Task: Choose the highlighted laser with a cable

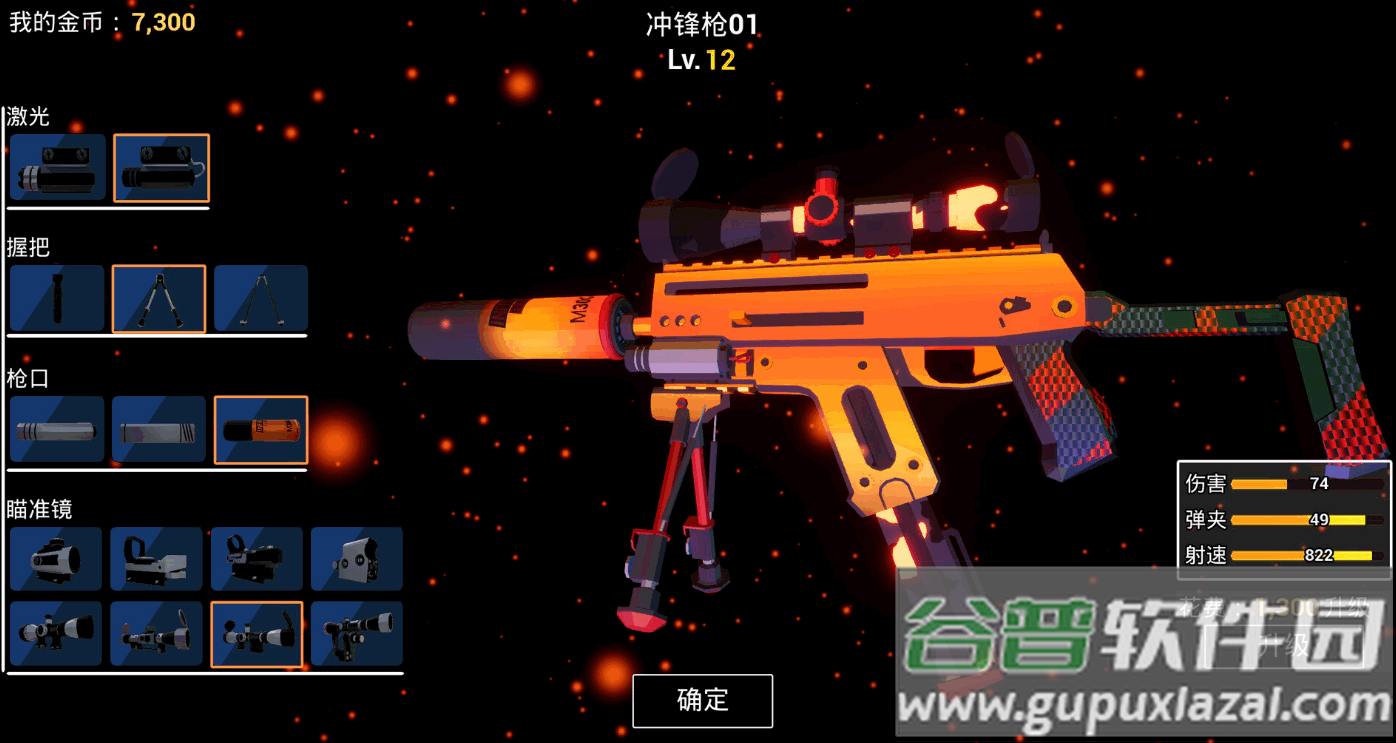Action: click(x=161, y=168)
